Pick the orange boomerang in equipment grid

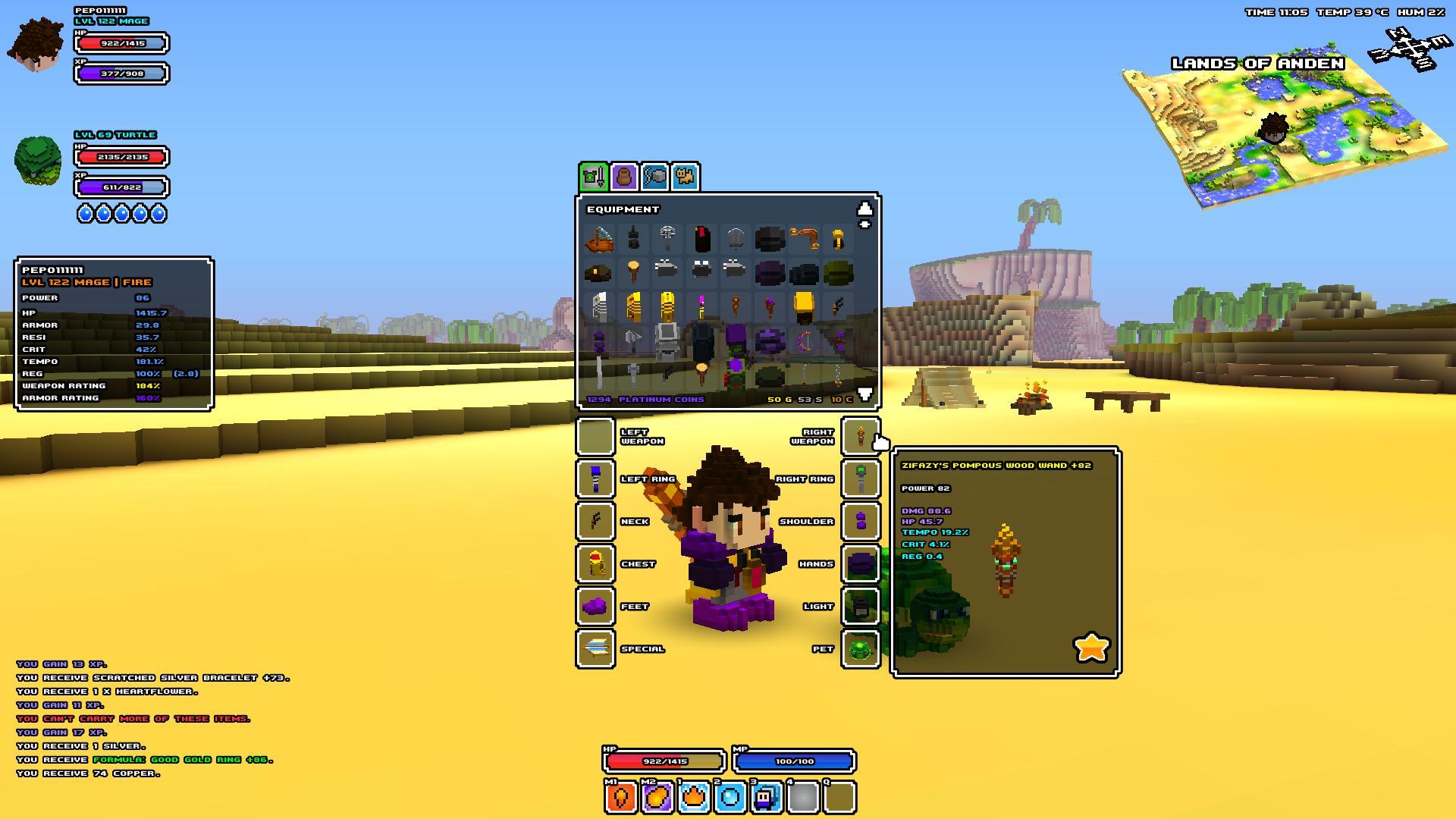pyautogui.click(x=803, y=240)
